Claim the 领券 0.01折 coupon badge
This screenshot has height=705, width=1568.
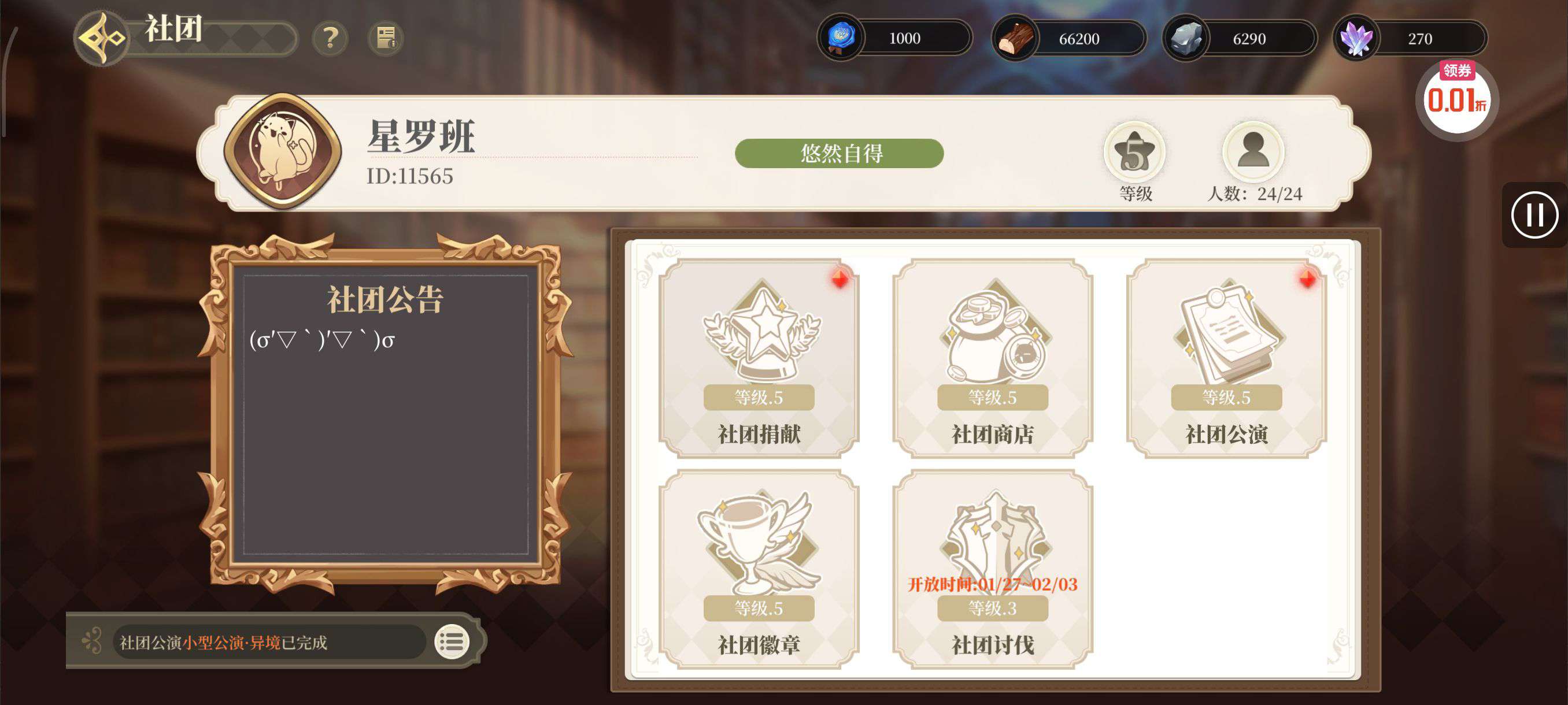[x=1456, y=99]
